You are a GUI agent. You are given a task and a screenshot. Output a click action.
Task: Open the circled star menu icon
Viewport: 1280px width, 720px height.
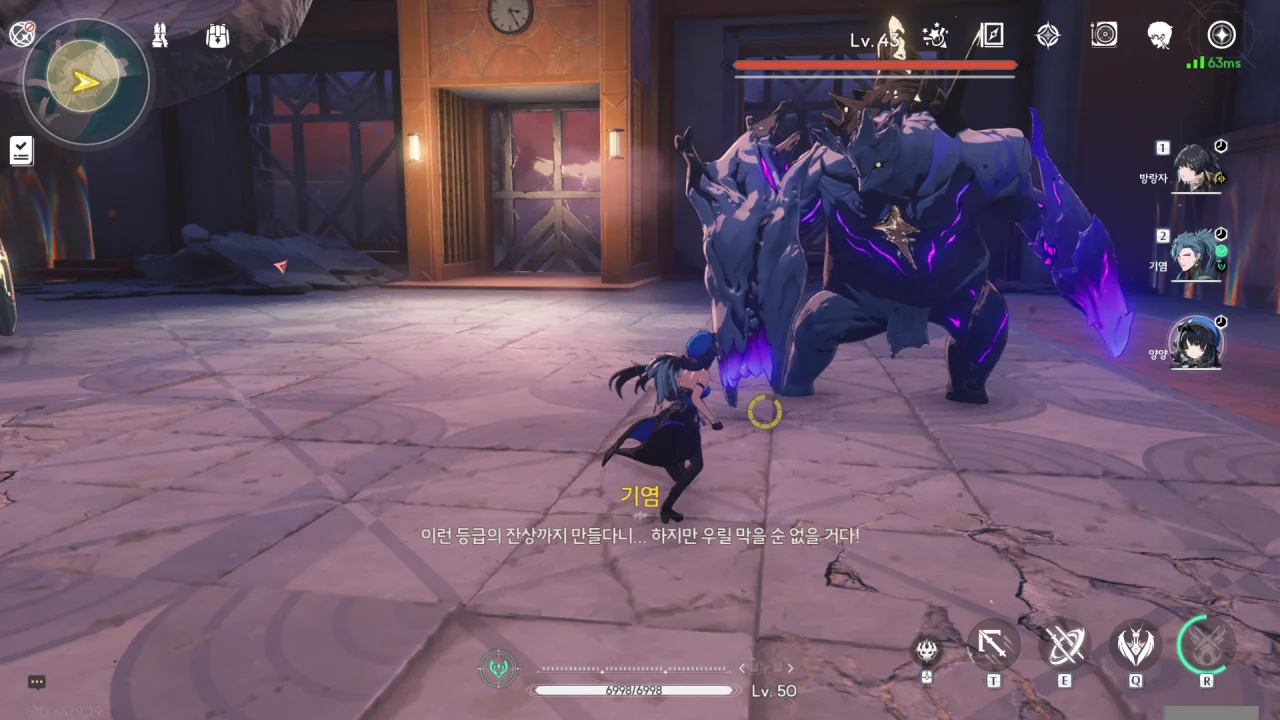pyautogui.click(x=1221, y=36)
